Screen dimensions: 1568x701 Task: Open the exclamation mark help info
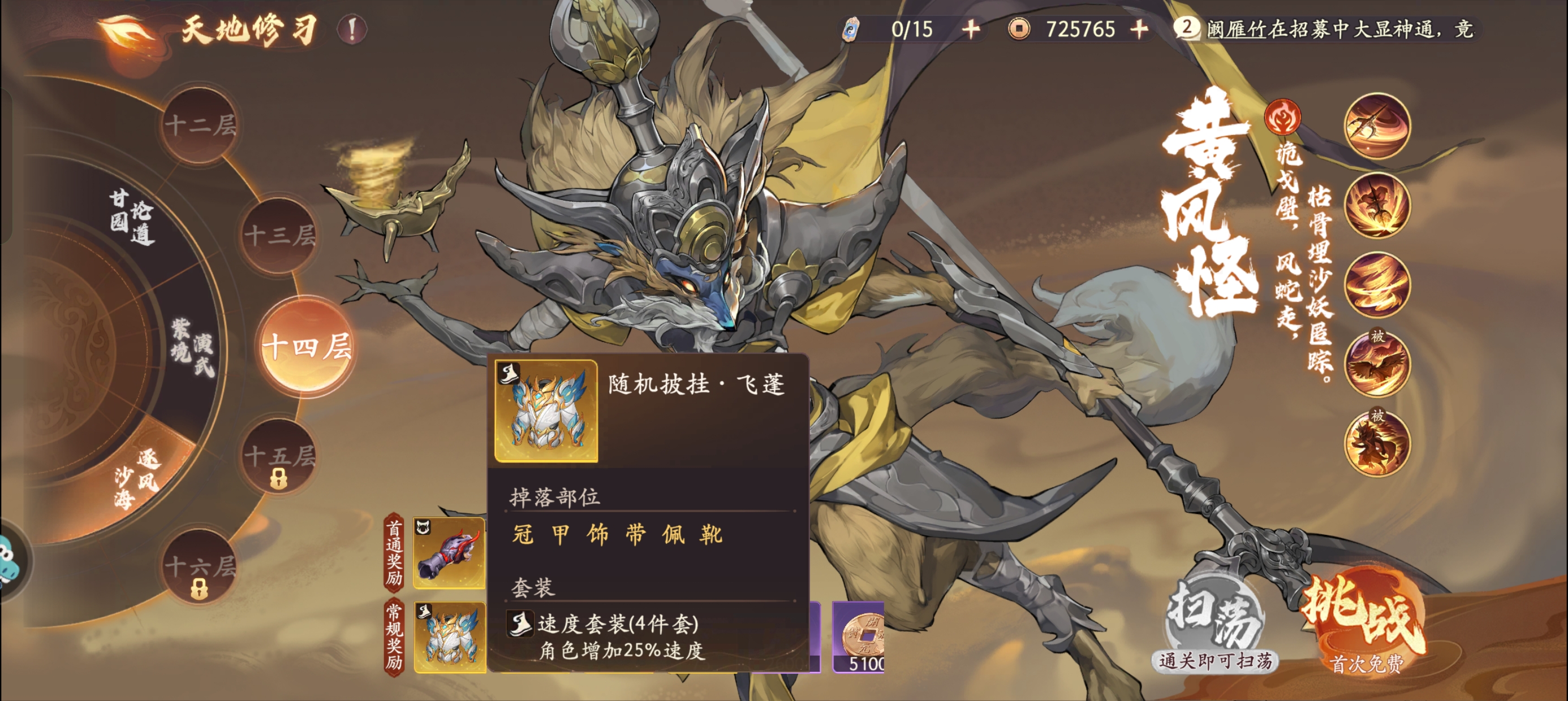(352, 29)
